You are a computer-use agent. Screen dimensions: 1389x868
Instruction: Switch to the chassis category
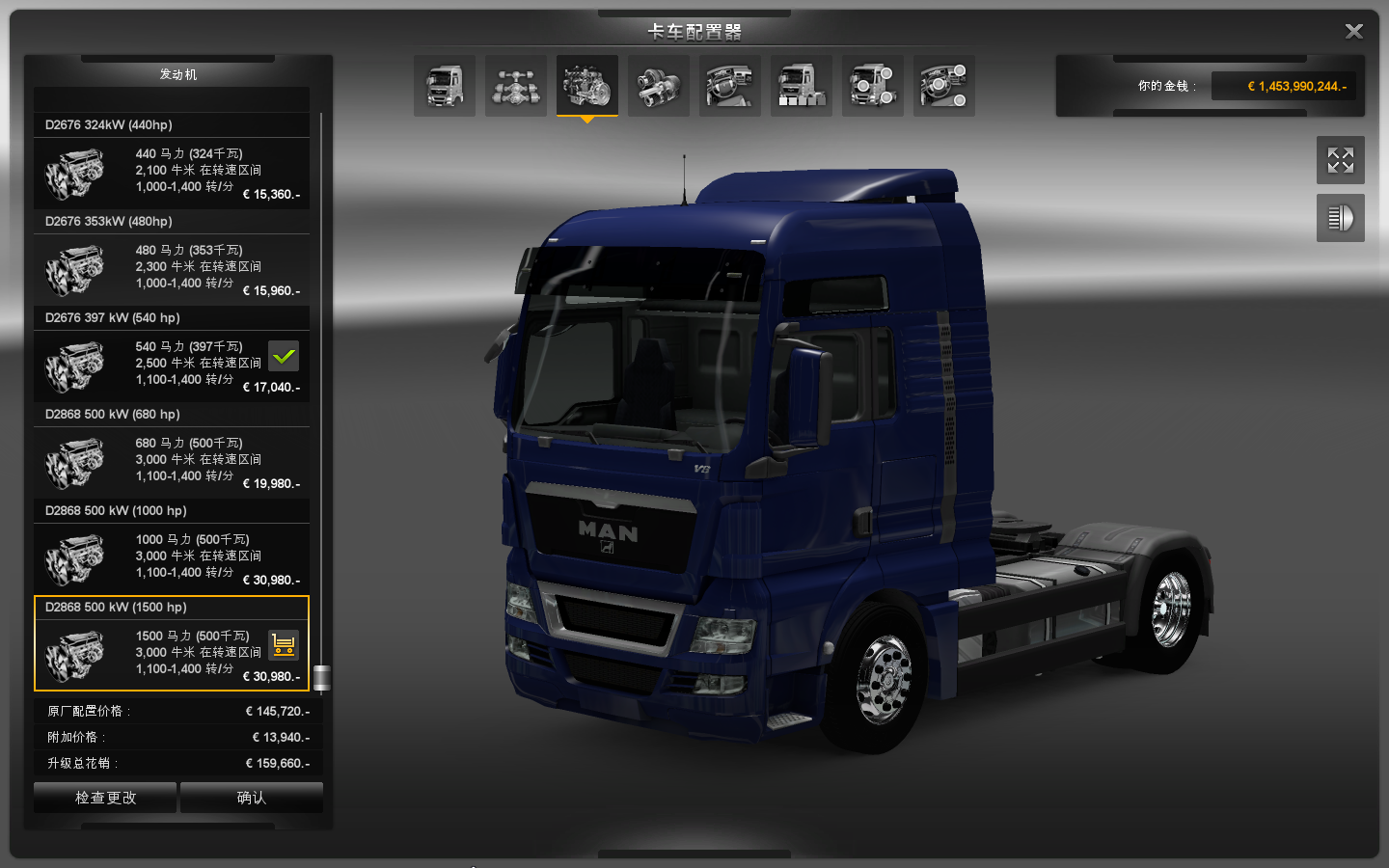pos(516,86)
